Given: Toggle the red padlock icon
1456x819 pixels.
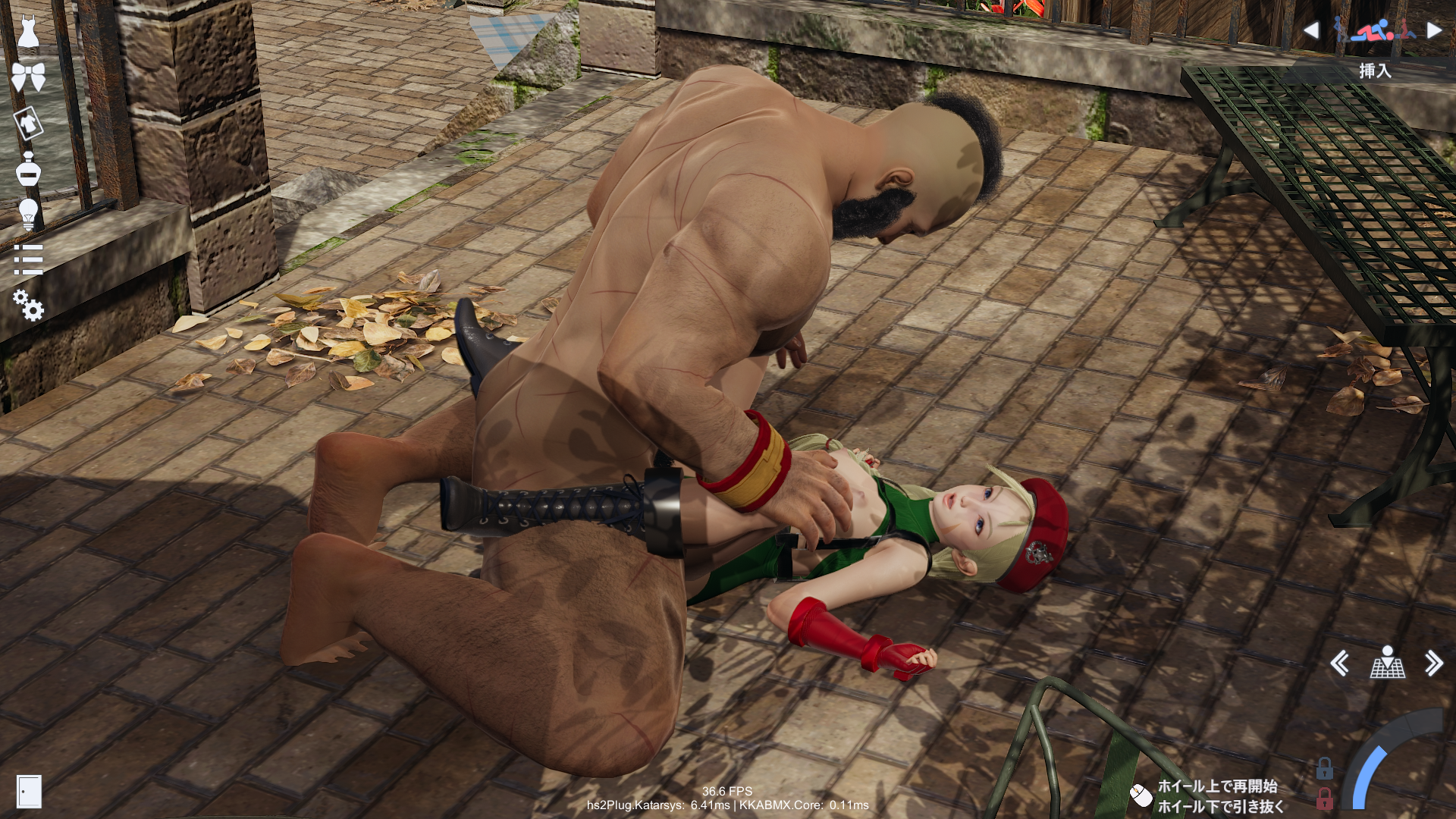Looking at the screenshot, I should click(x=1325, y=799).
